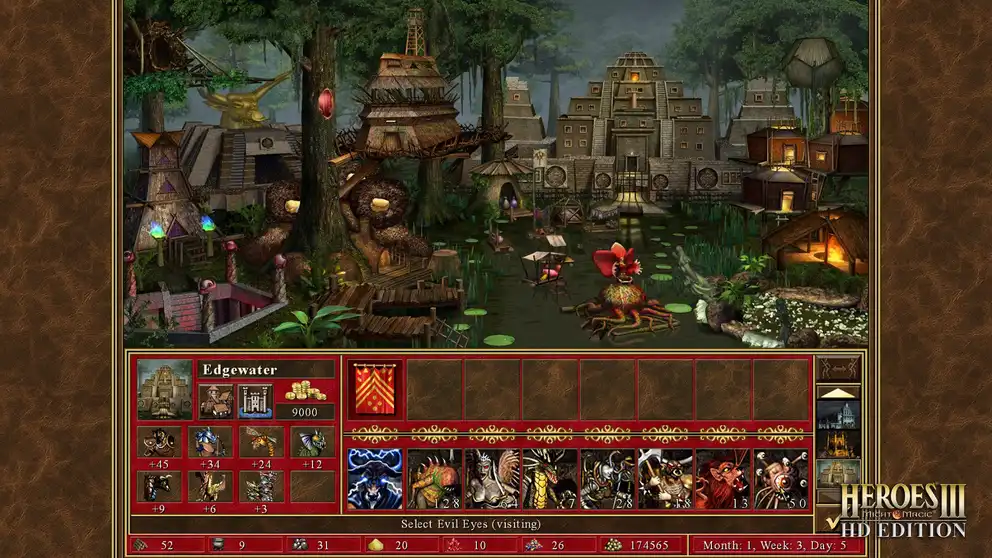Show the fort castle icon info
Image resolution: width=992 pixels, height=558 pixels.
pyautogui.click(x=256, y=400)
